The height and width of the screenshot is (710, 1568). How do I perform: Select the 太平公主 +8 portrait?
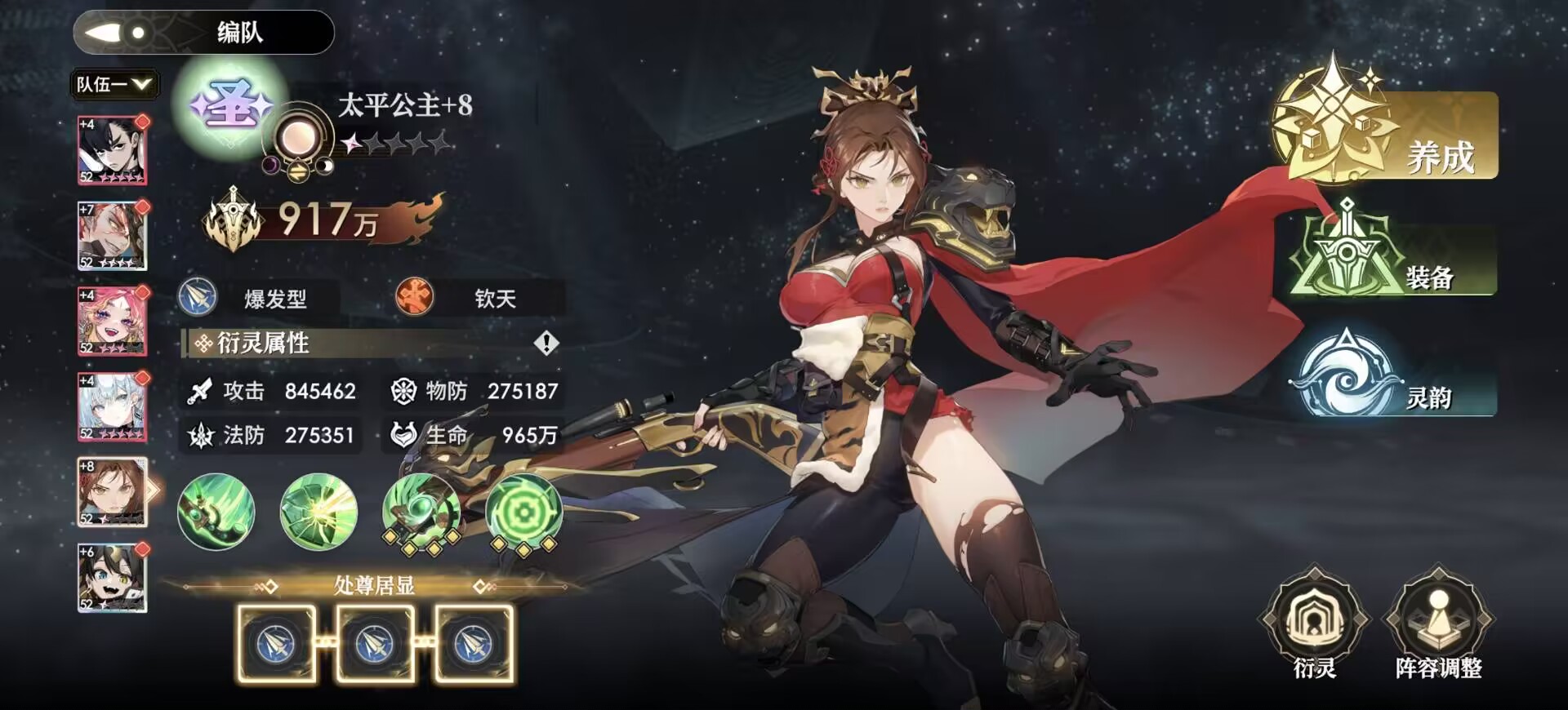112,492
